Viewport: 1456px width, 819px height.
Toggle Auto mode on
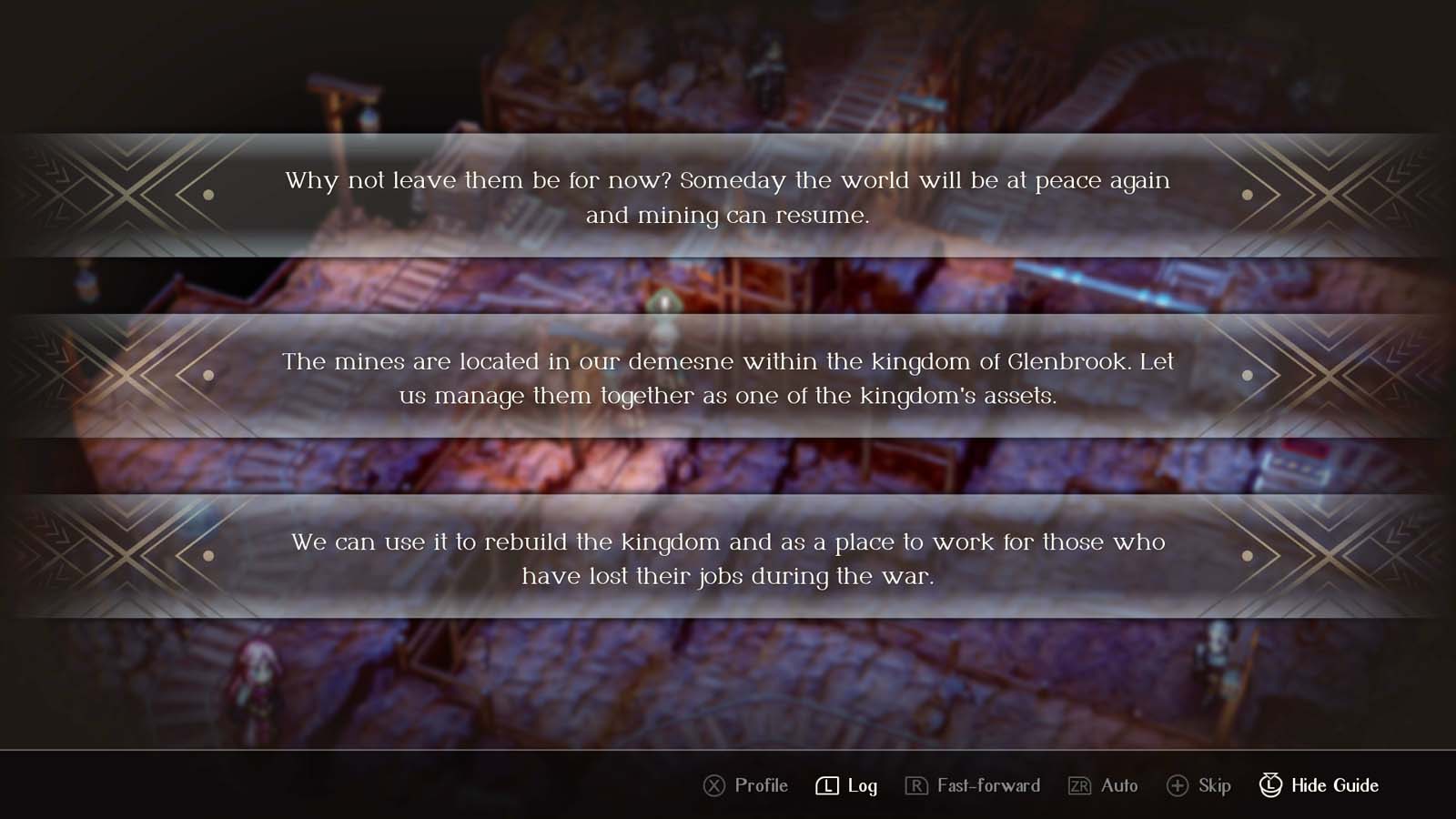tap(1117, 784)
